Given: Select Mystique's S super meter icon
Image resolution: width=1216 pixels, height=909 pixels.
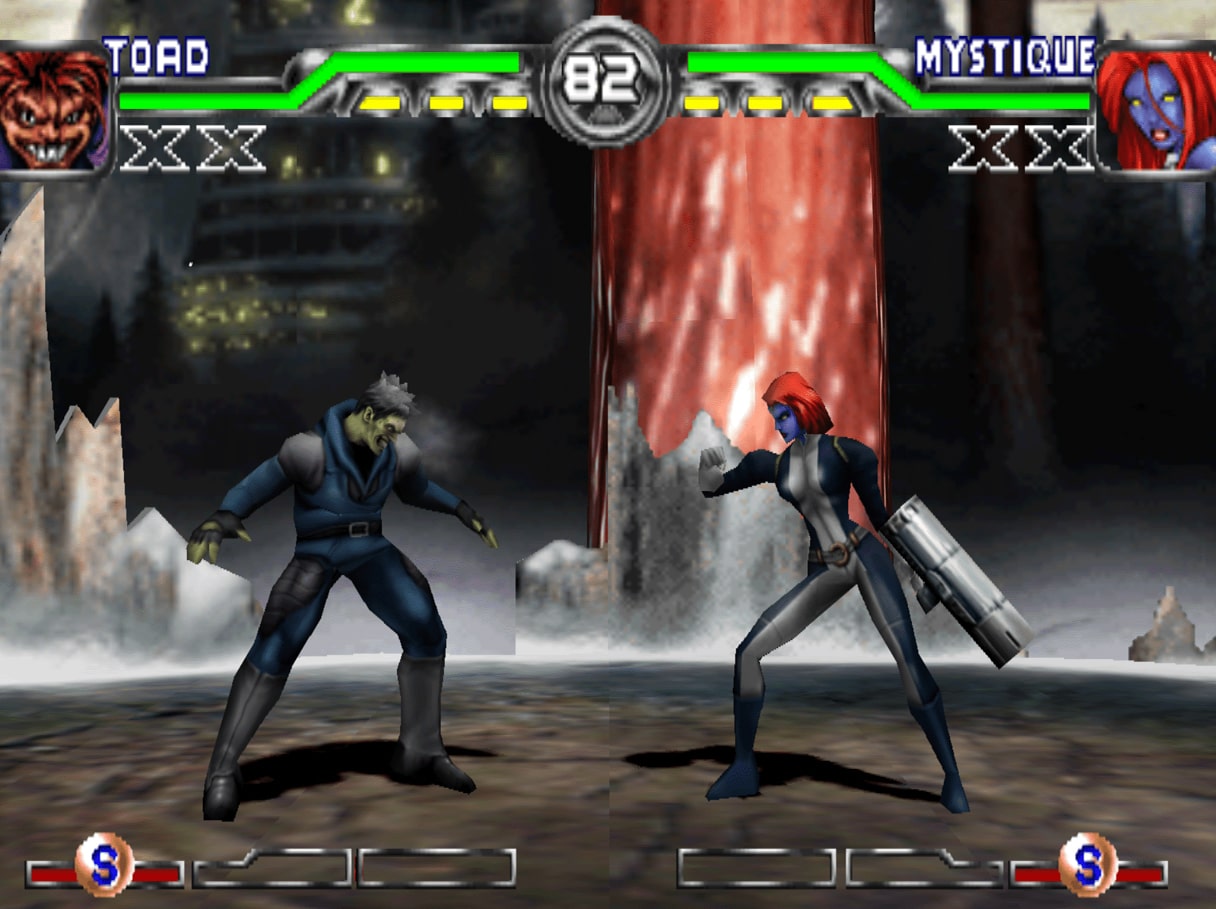Looking at the screenshot, I should [x=1087, y=864].
